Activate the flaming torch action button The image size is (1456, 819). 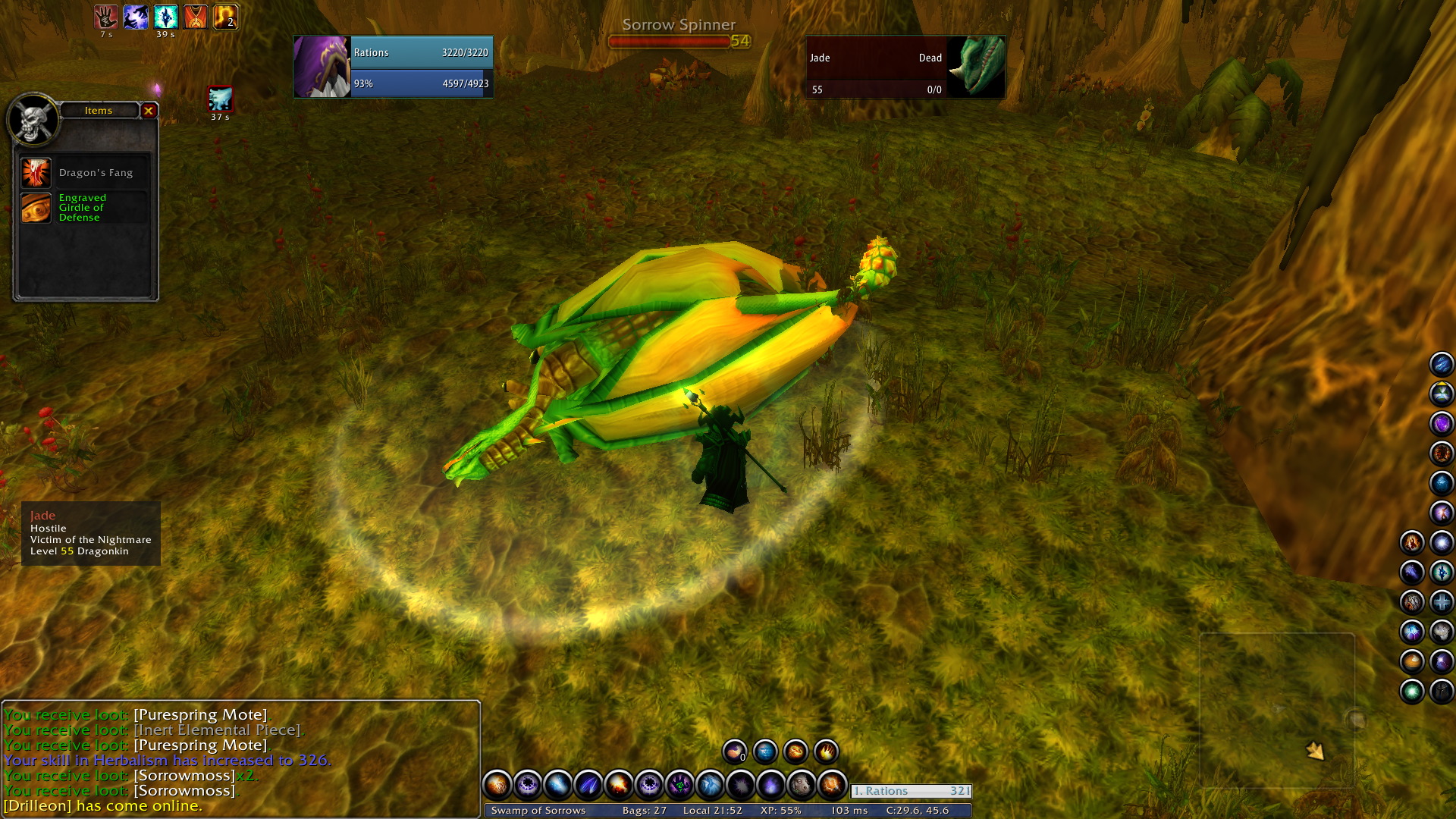[x=831, y=785]
